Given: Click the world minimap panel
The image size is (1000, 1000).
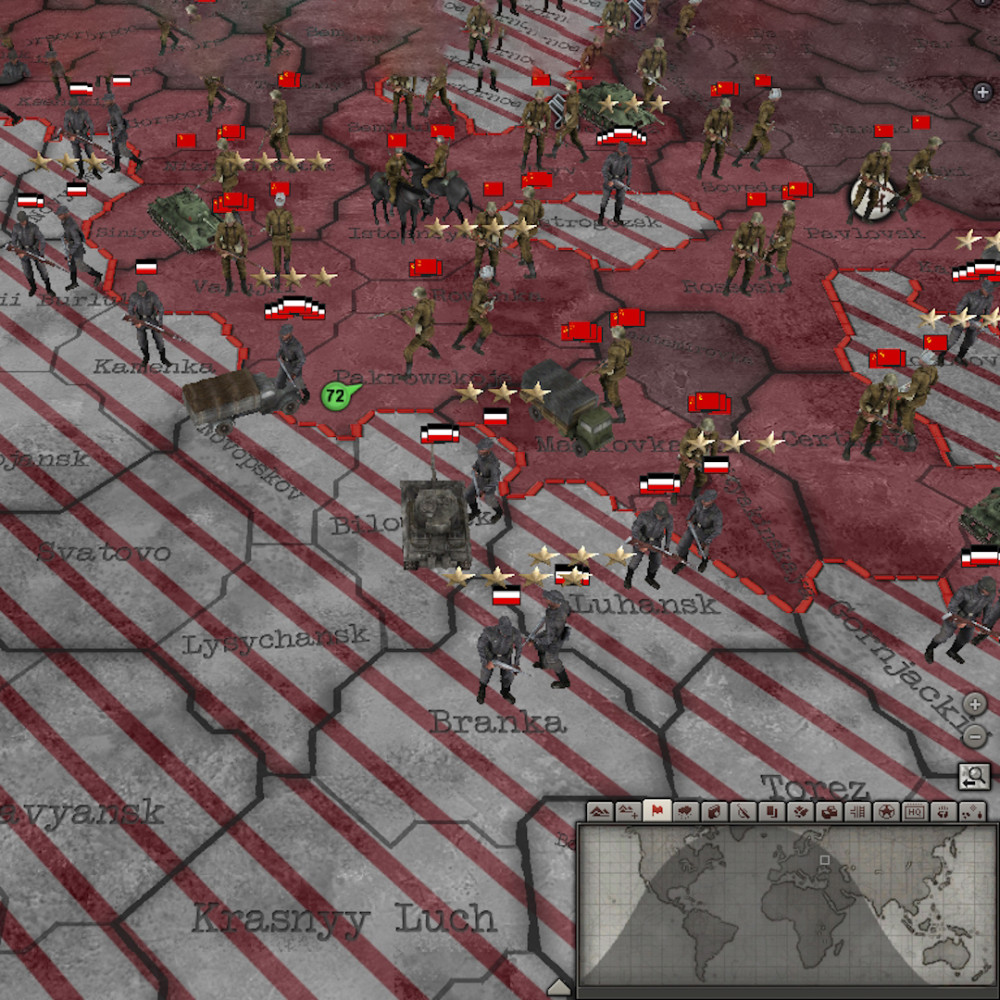Looking at the screenshot, I should (782, 908).
